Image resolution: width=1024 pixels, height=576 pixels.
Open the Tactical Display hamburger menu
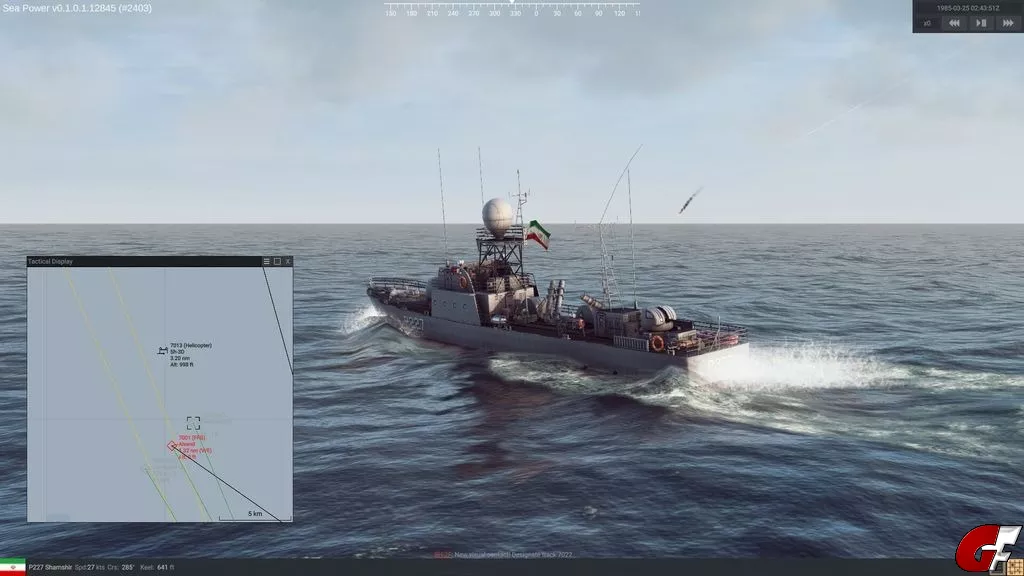(x=266, y=261)
